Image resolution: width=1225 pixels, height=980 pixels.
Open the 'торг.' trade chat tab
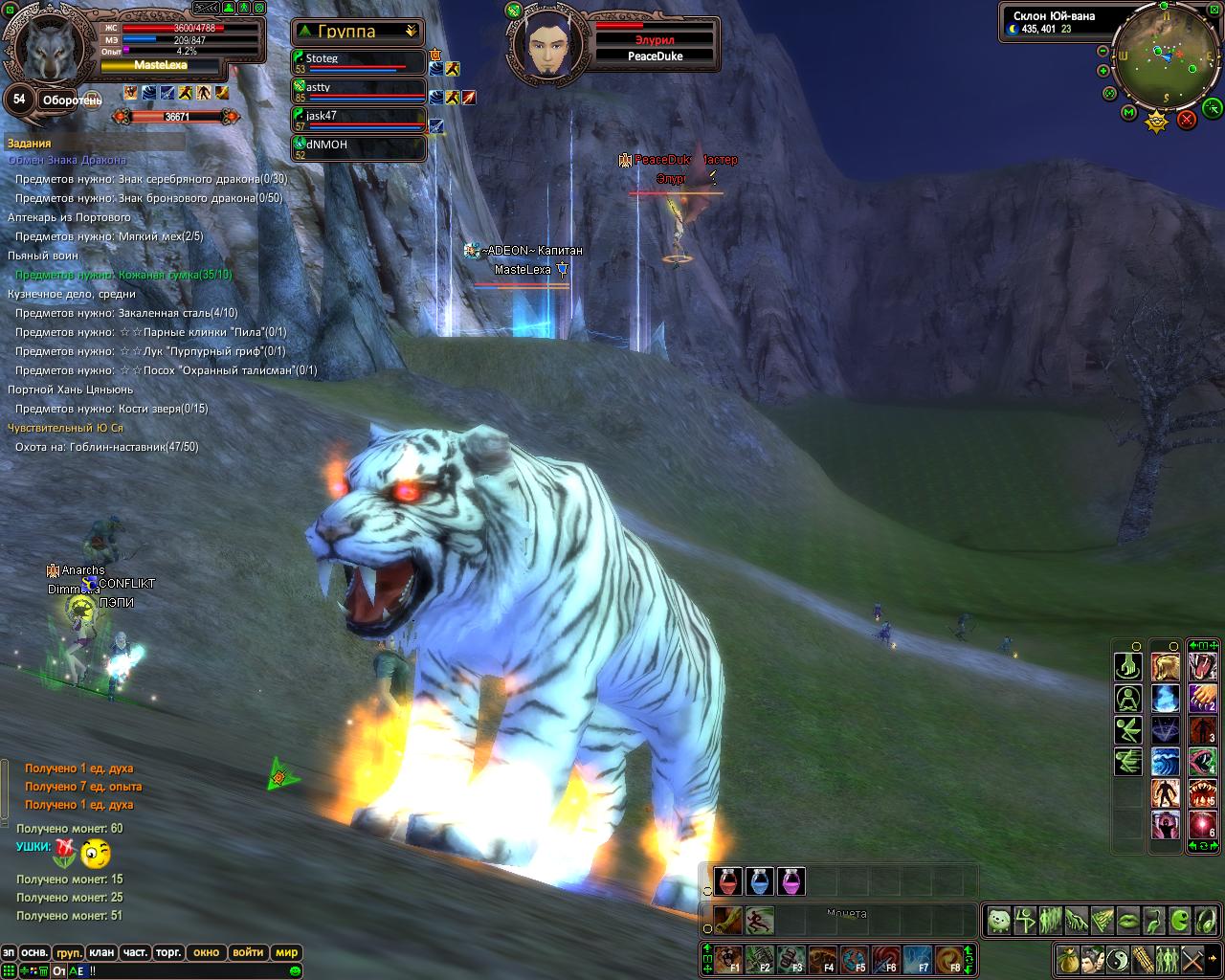click(x=168, y=952)
